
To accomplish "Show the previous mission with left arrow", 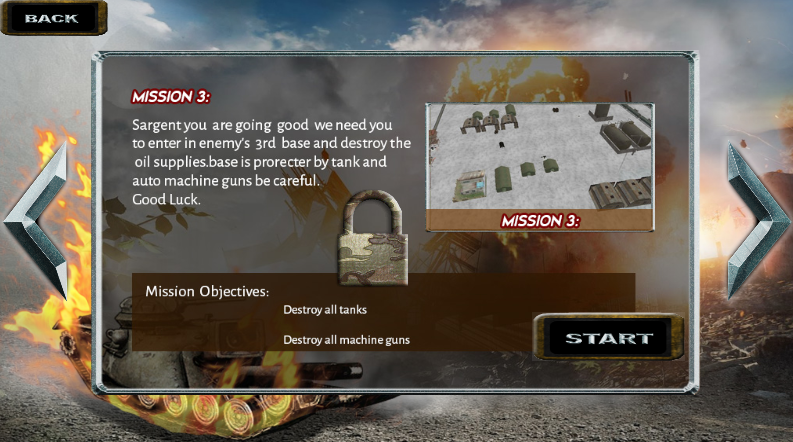I will (38, 222).
